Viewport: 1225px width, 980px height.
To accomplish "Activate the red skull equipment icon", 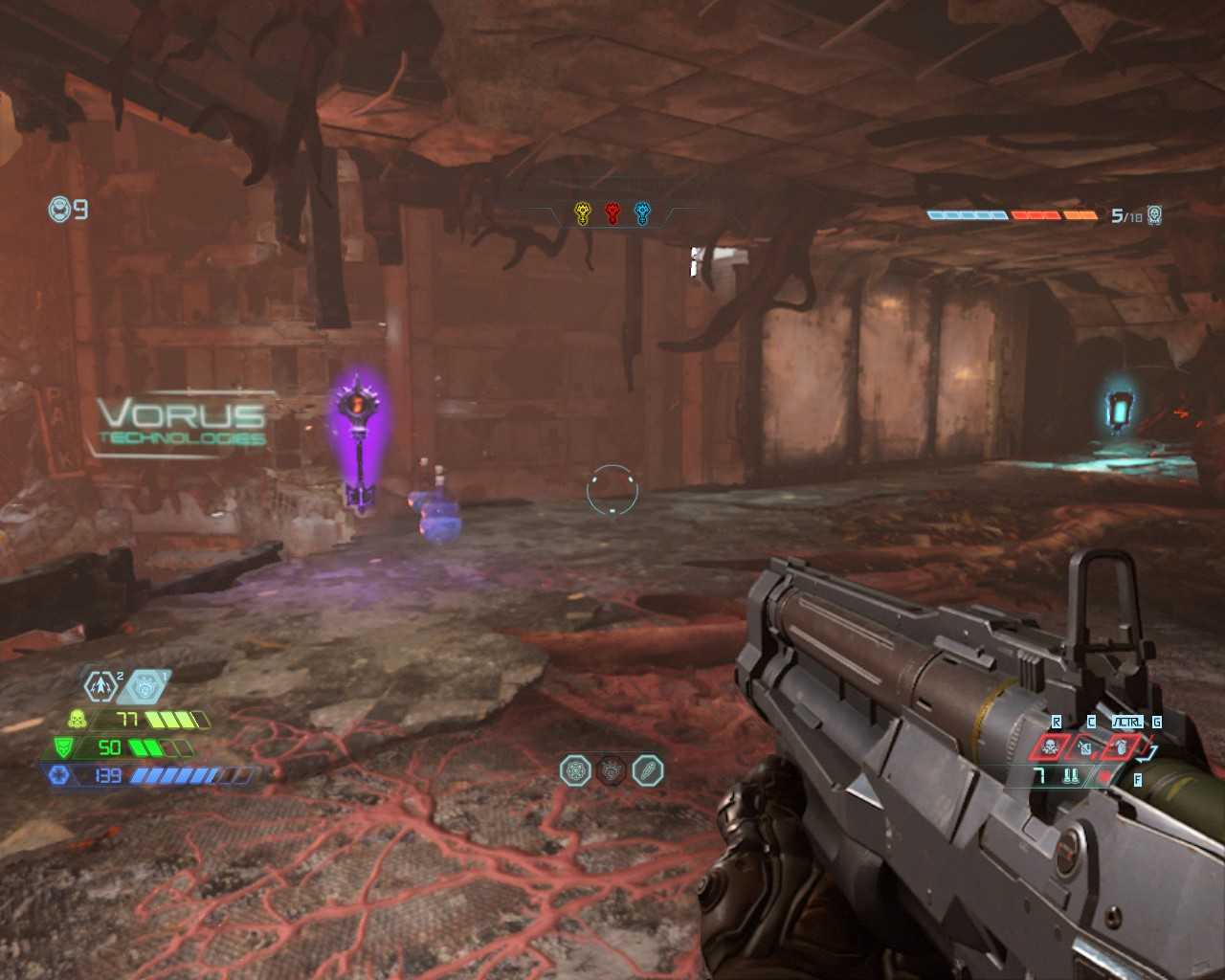I will [1050, 746].
